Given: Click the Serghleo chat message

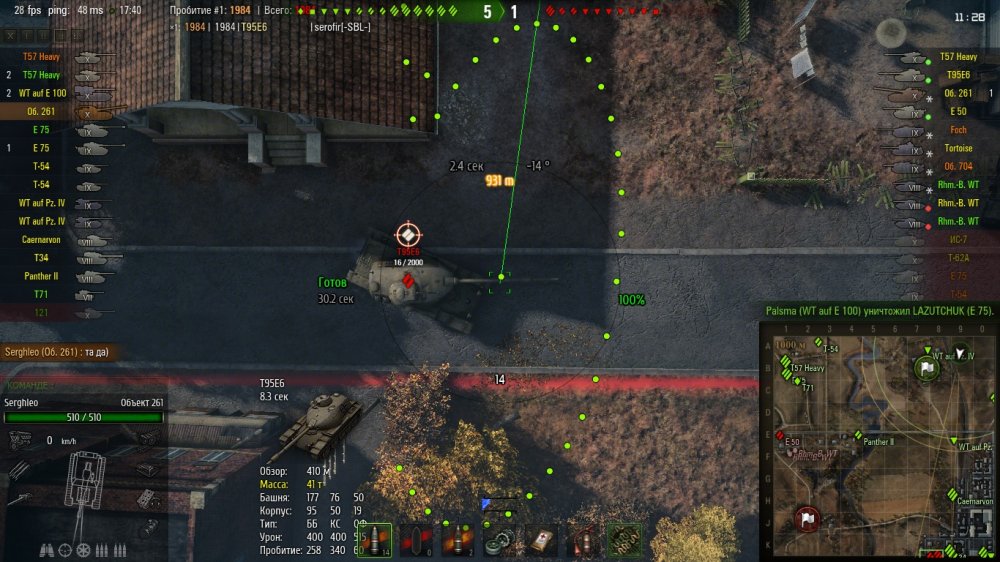Looking at the screenshot, I should click(60, 352).
